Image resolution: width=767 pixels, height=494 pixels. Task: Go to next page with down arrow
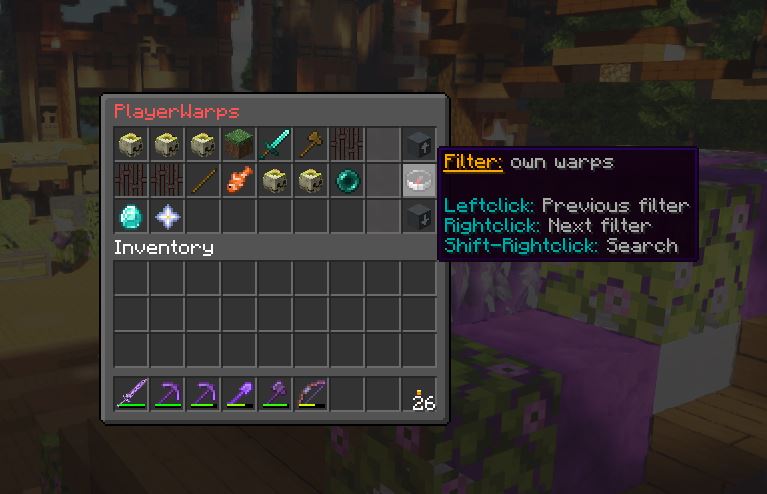419,216
